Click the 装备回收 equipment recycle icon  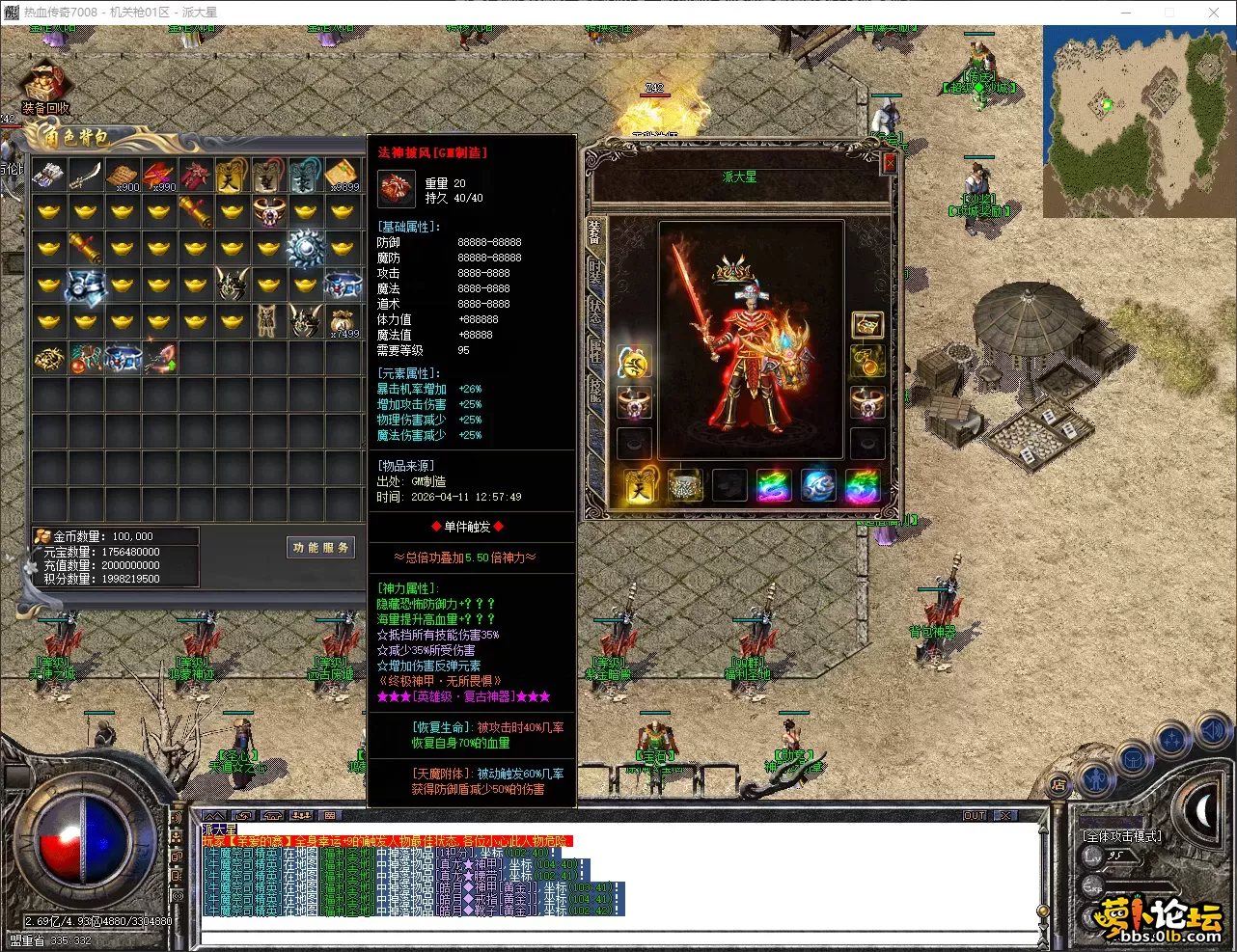(44, 89)
